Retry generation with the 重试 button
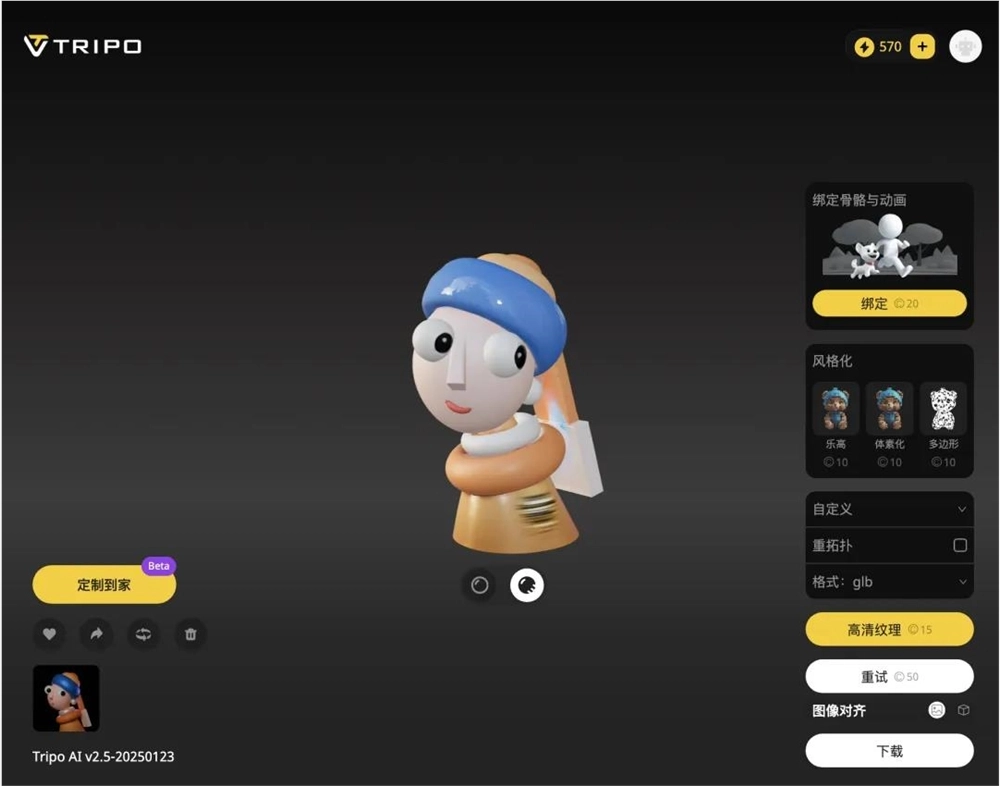The height and width of the screenshot is (786, 1000). (x=889, y=677)
